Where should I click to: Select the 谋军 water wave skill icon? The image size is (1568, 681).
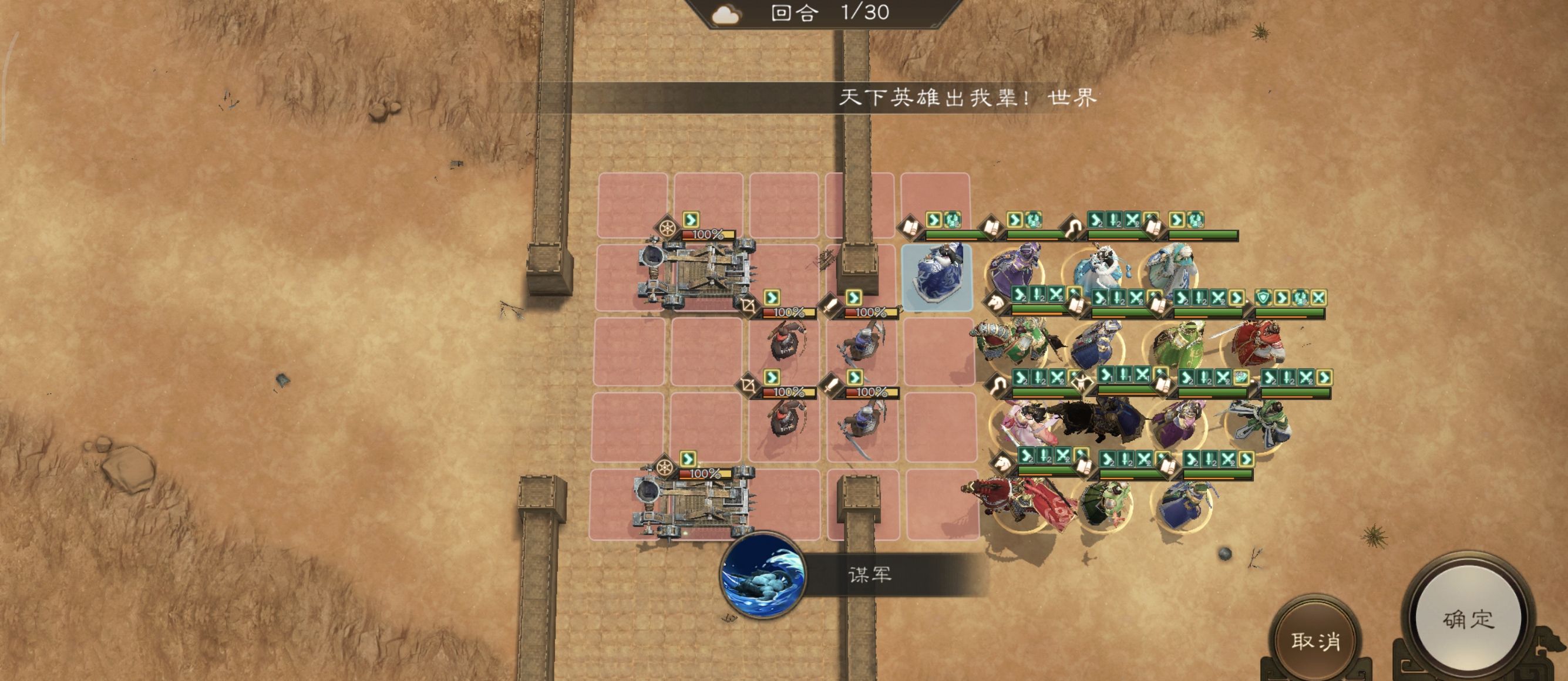pyautogui.click(x=763, y=574)
